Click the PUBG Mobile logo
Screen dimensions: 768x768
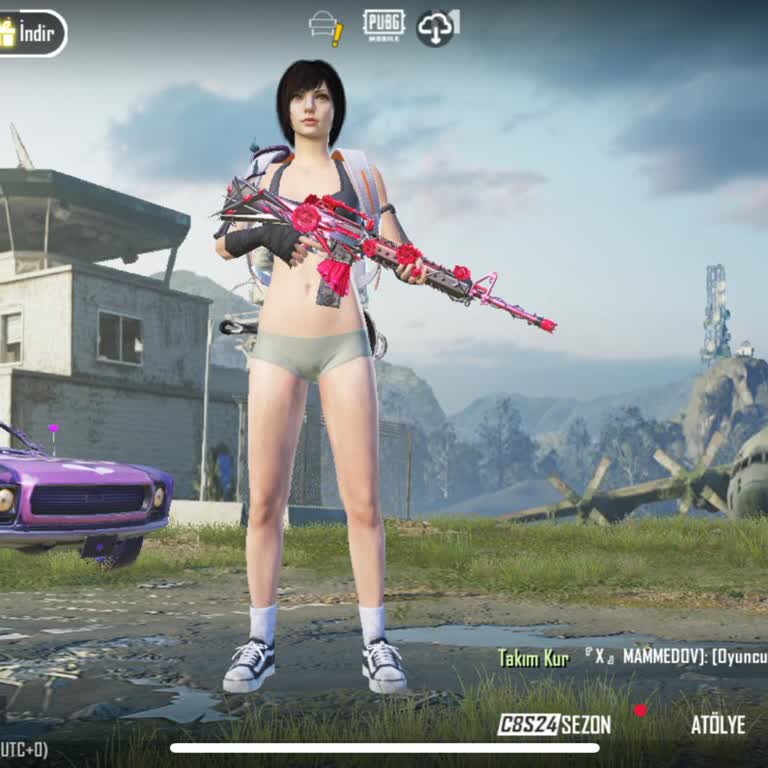coord(383,25)
